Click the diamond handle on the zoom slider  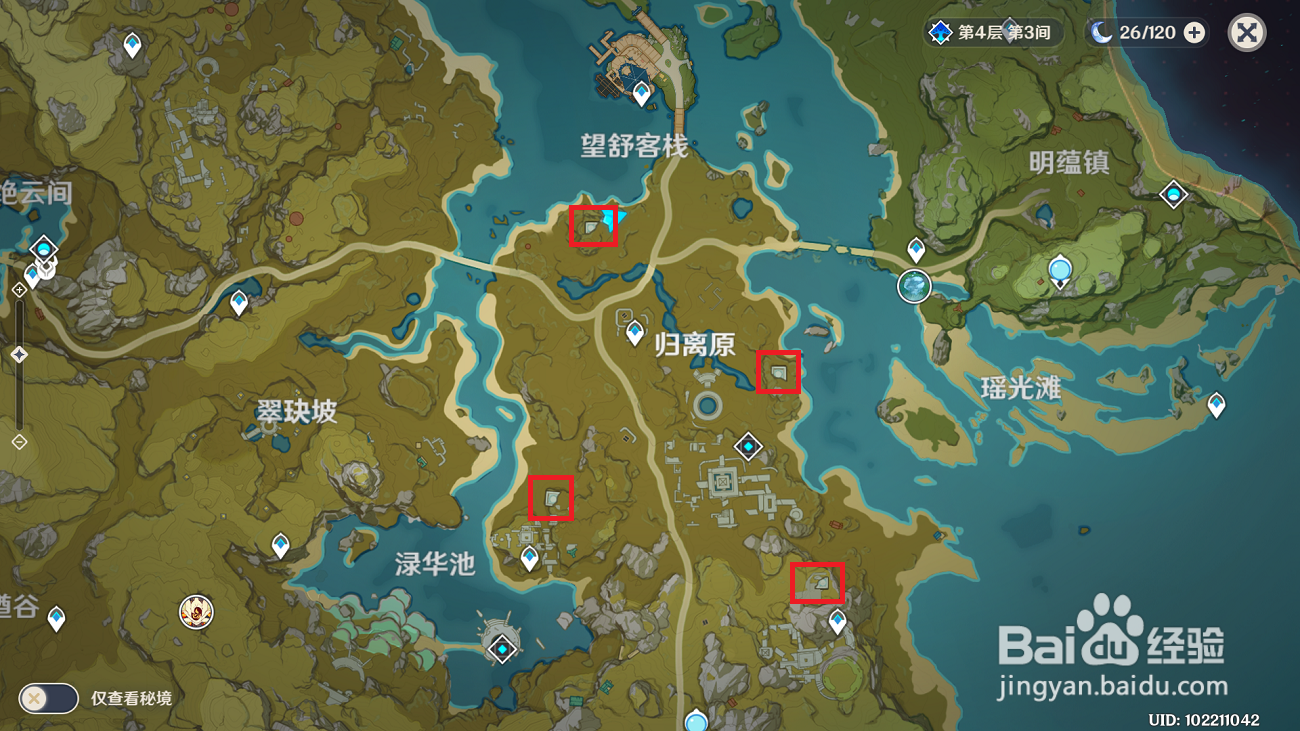tap(17, 352)
